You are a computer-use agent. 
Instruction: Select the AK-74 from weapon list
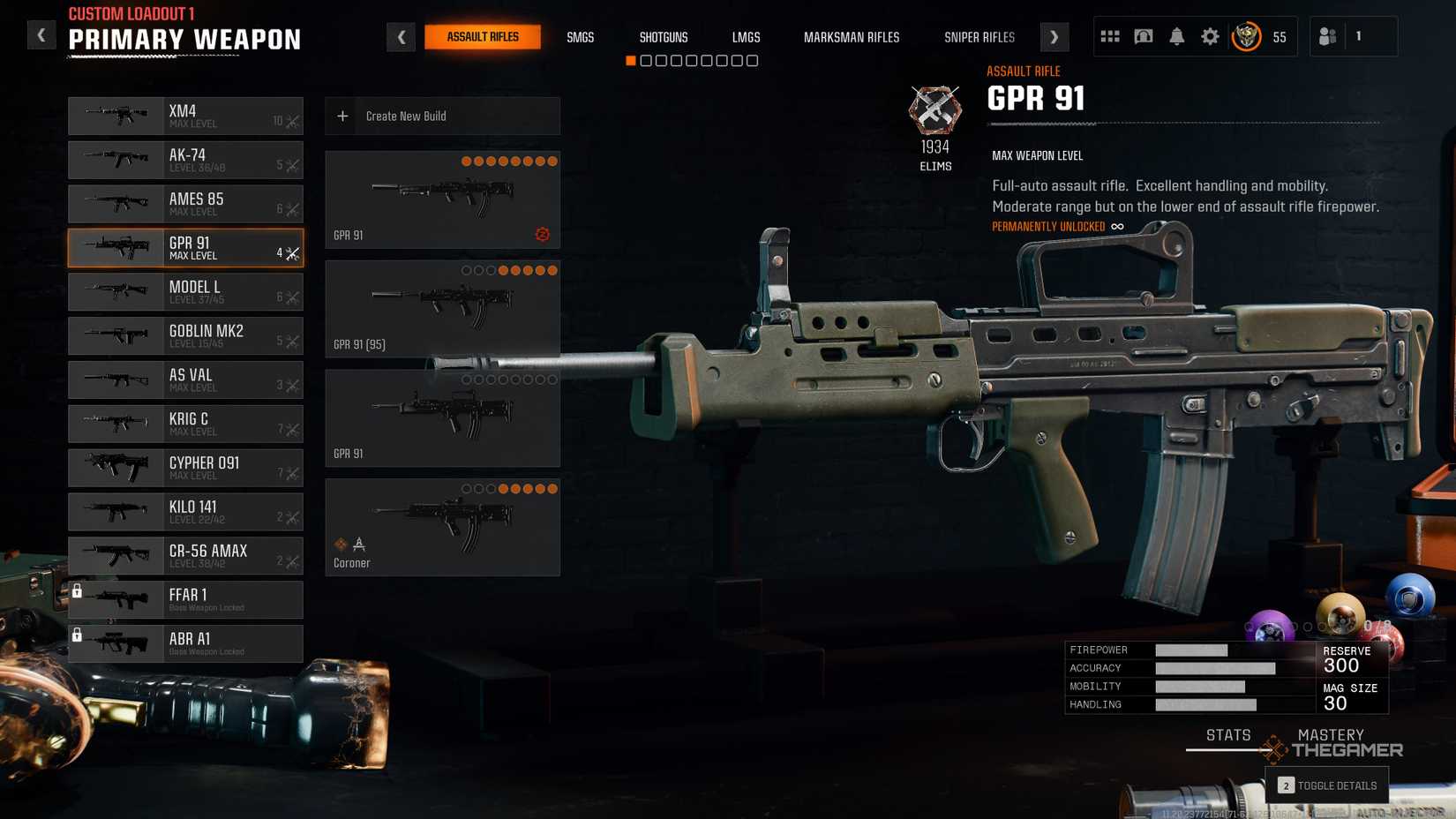click(x=185, y=160)
